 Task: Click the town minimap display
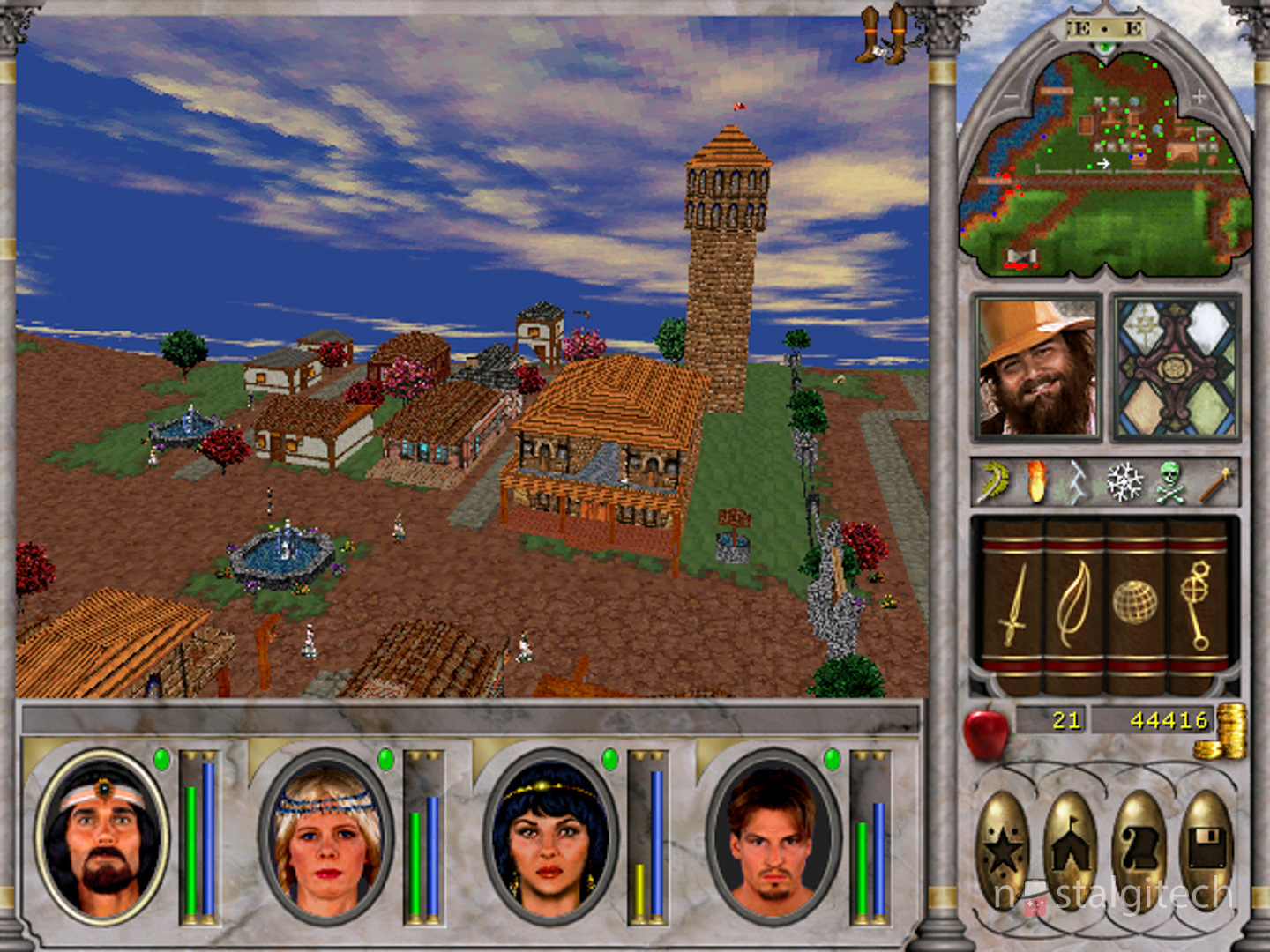[x=1104, y=167]
